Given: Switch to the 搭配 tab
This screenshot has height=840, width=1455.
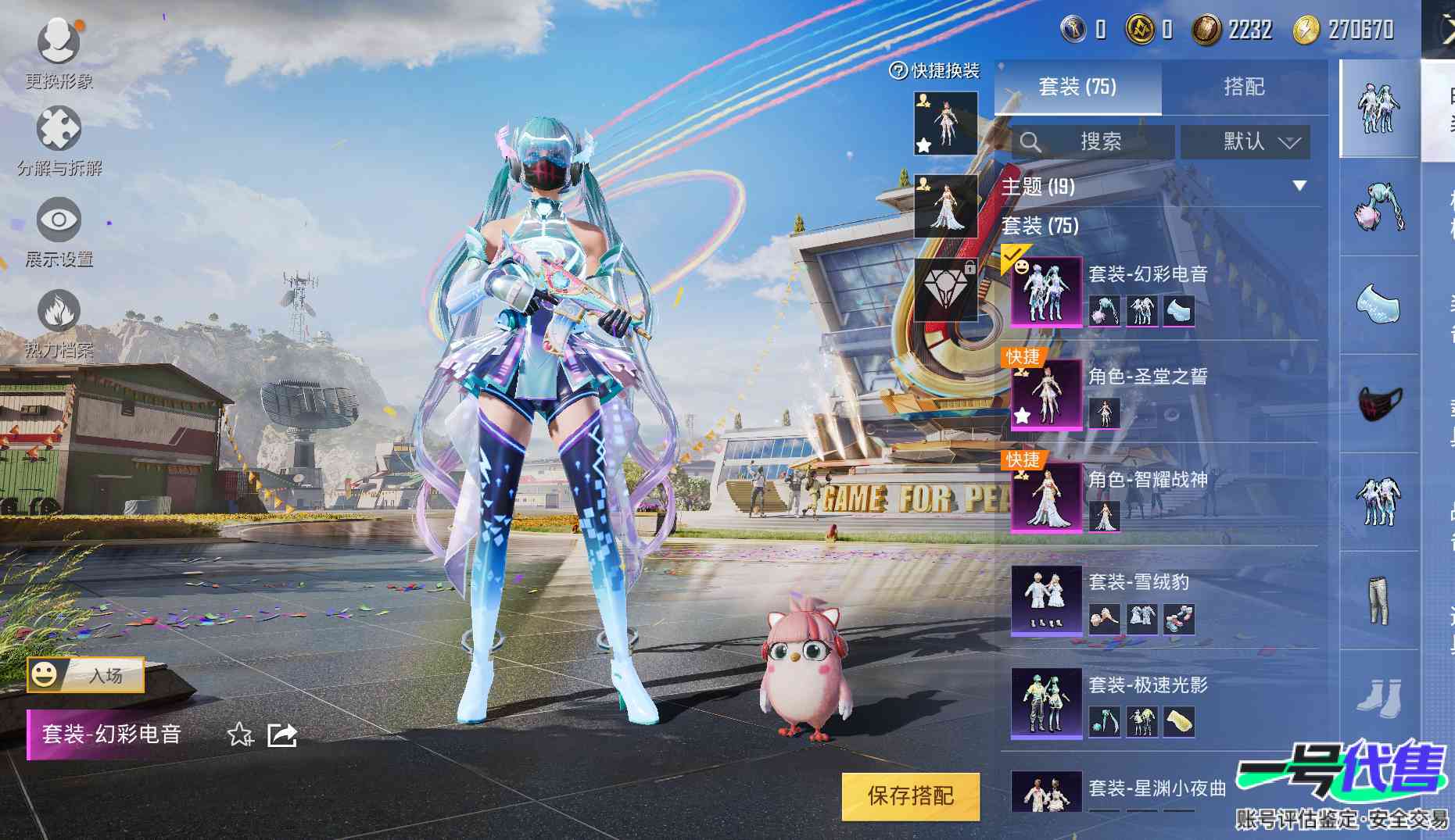Looking at the screenshot, I should coord(1244,87).
